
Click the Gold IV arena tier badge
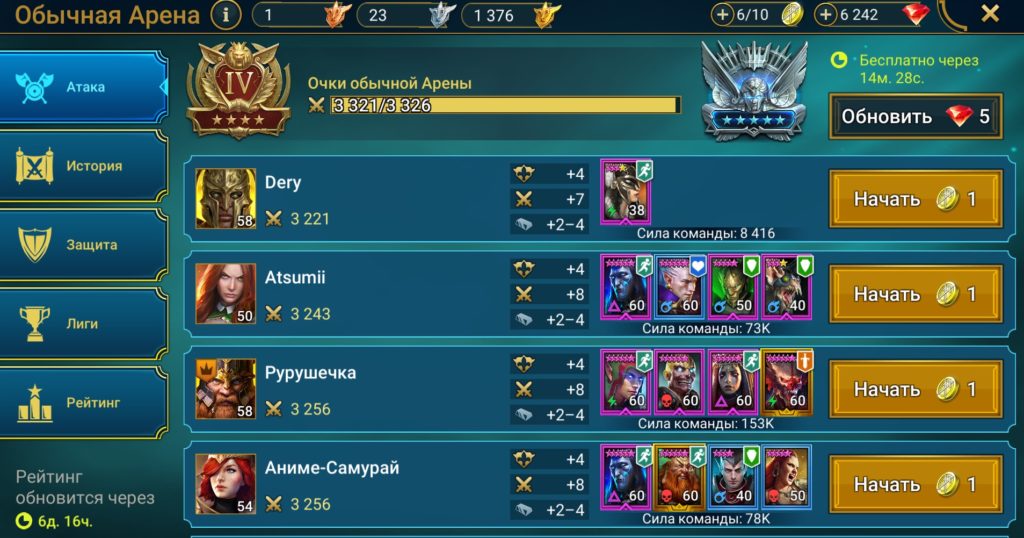coord(238,92)
